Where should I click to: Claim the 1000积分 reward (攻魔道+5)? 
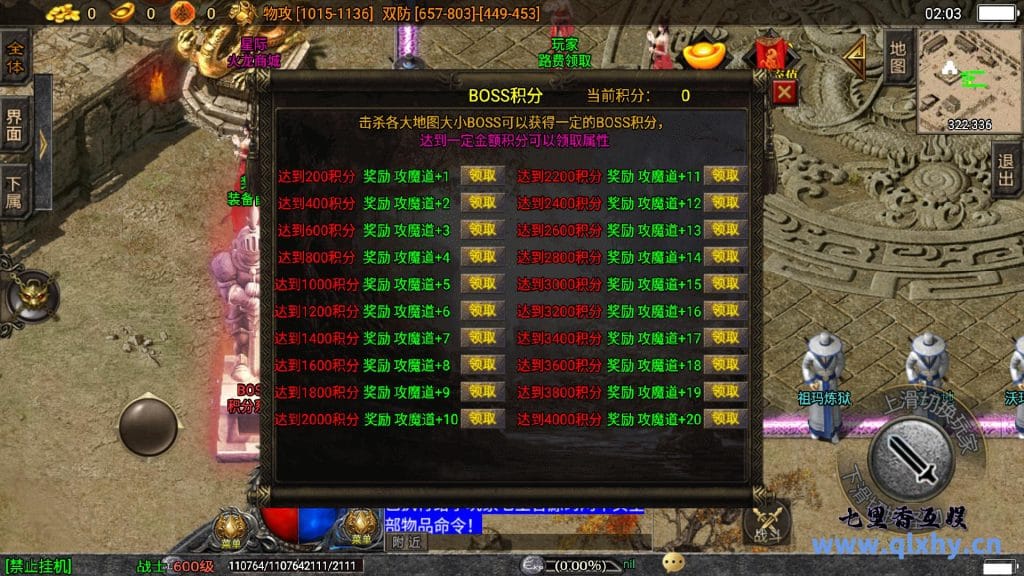482,284
